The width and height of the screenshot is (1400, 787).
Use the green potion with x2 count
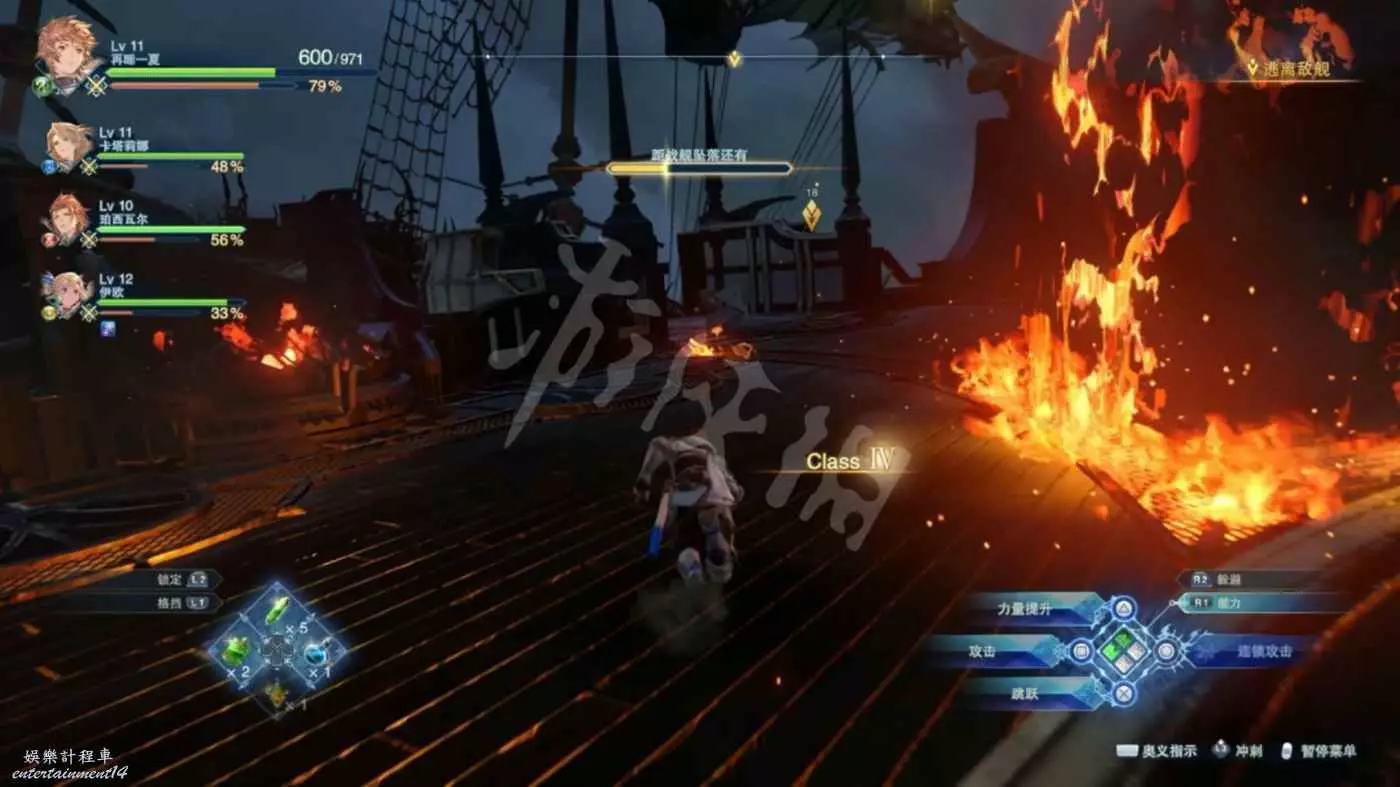pyautogui.click(x=234, y=651)
